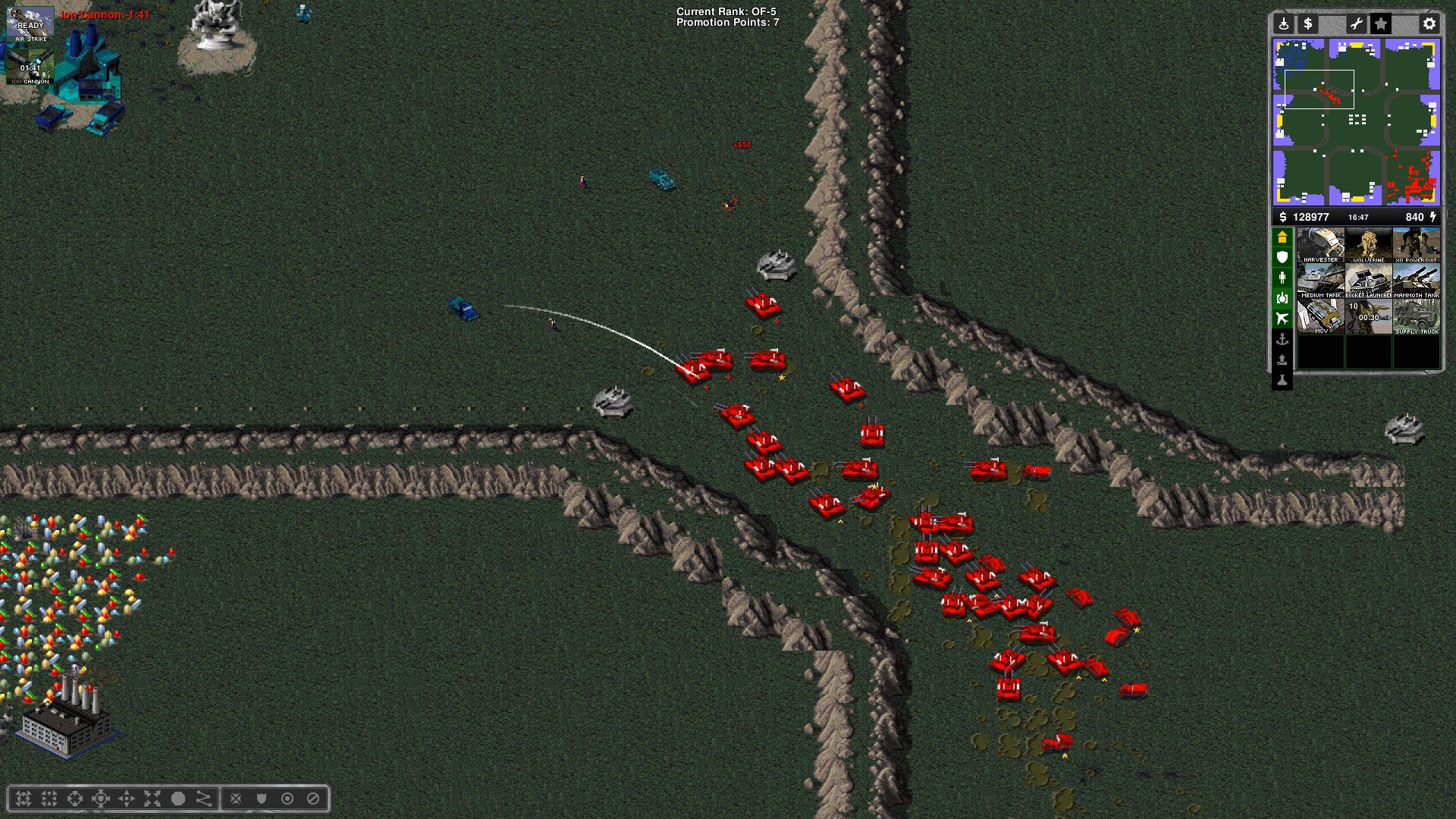Build a Wolverine mech
The height and width of the screenshot is (819, 1456).
pyautogui.click(x=1368, y=246)
